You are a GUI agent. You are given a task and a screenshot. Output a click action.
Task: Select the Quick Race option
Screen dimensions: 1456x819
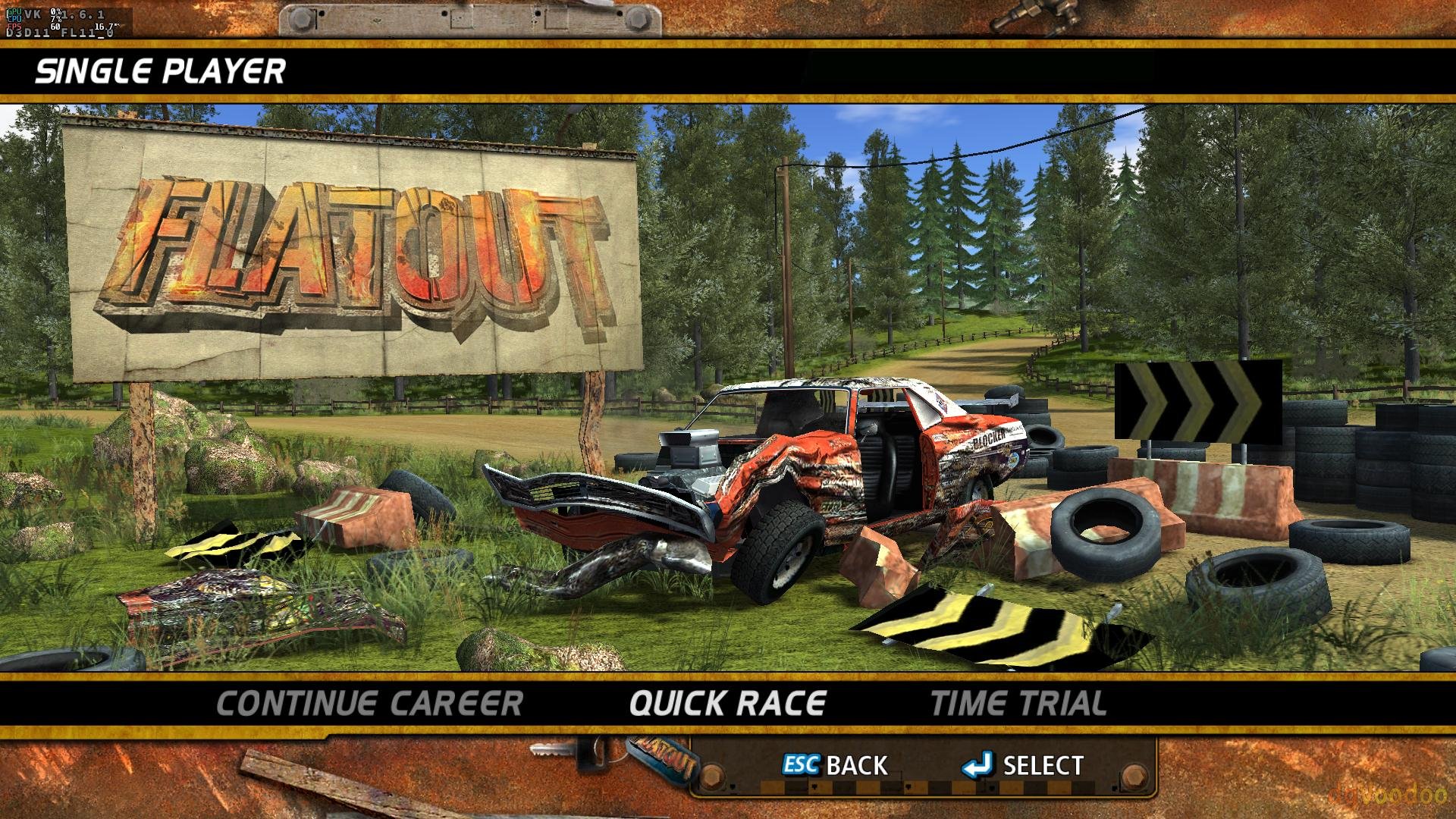(x=727, y=704)
